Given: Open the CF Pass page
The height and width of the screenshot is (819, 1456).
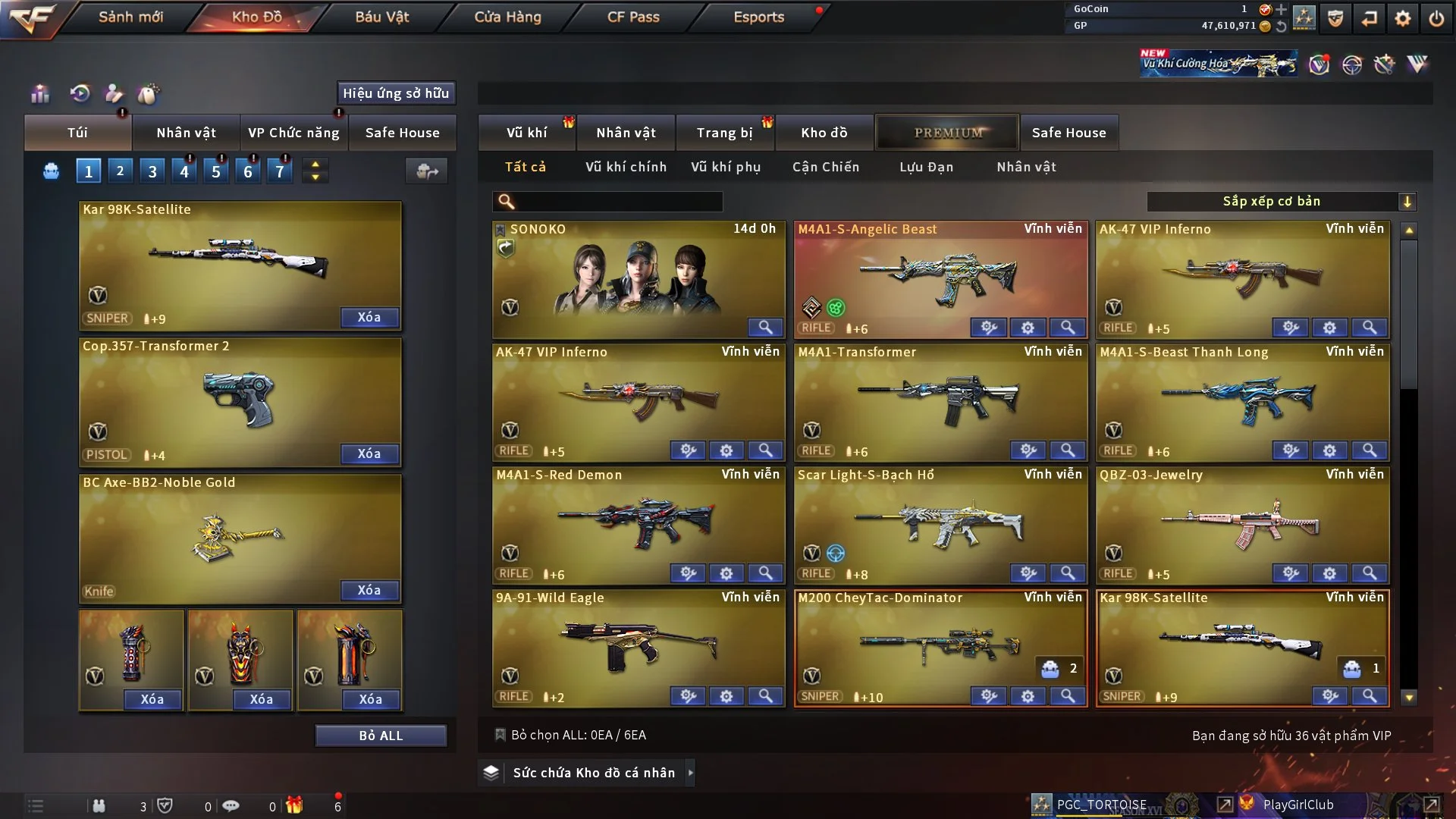Looking at the screenshot, I should (633, 17).
